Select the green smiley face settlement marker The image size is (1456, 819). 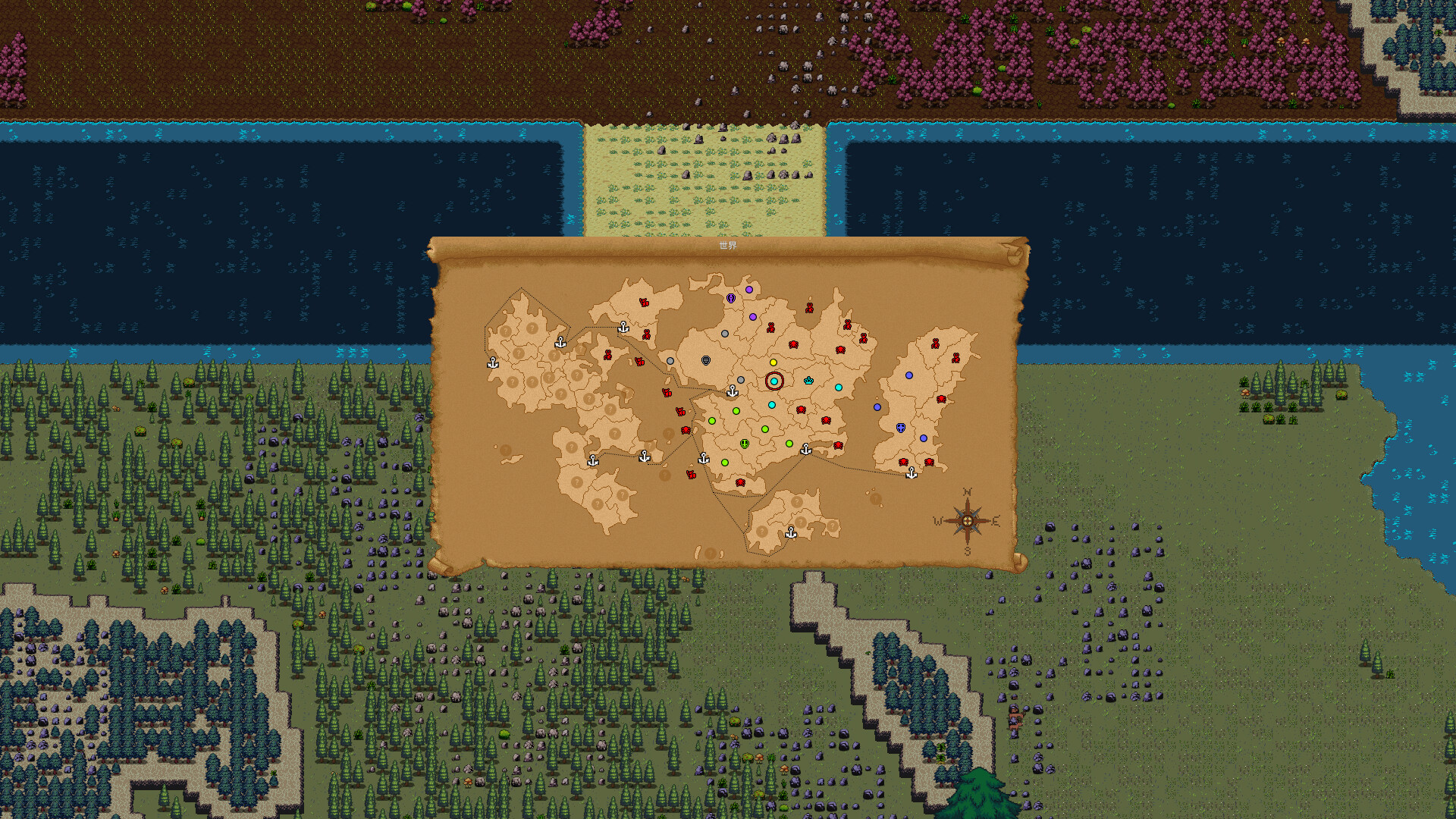coord(744,444)
